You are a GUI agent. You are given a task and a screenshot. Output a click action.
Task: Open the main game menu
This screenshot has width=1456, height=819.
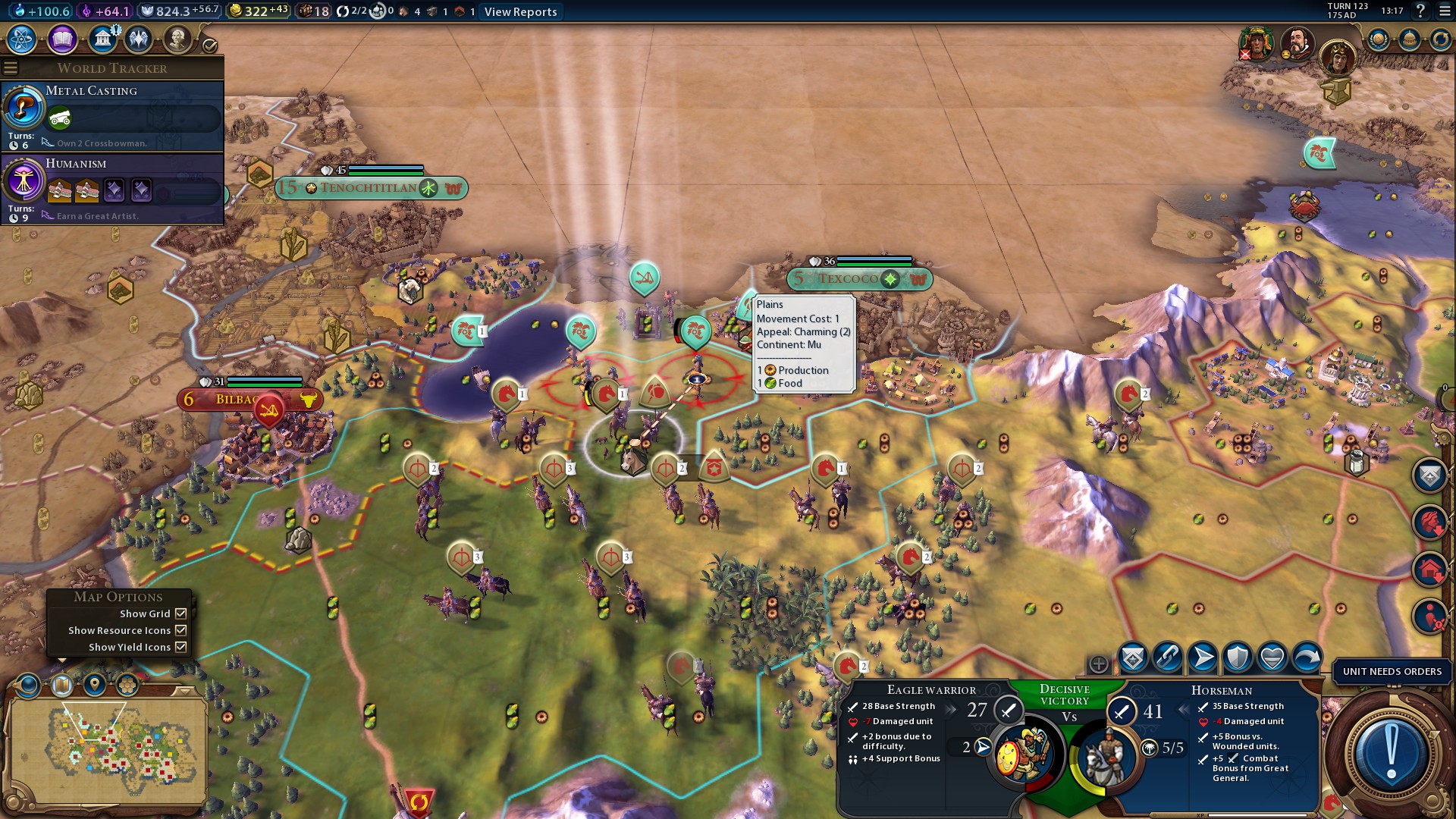click(1443, 11)
